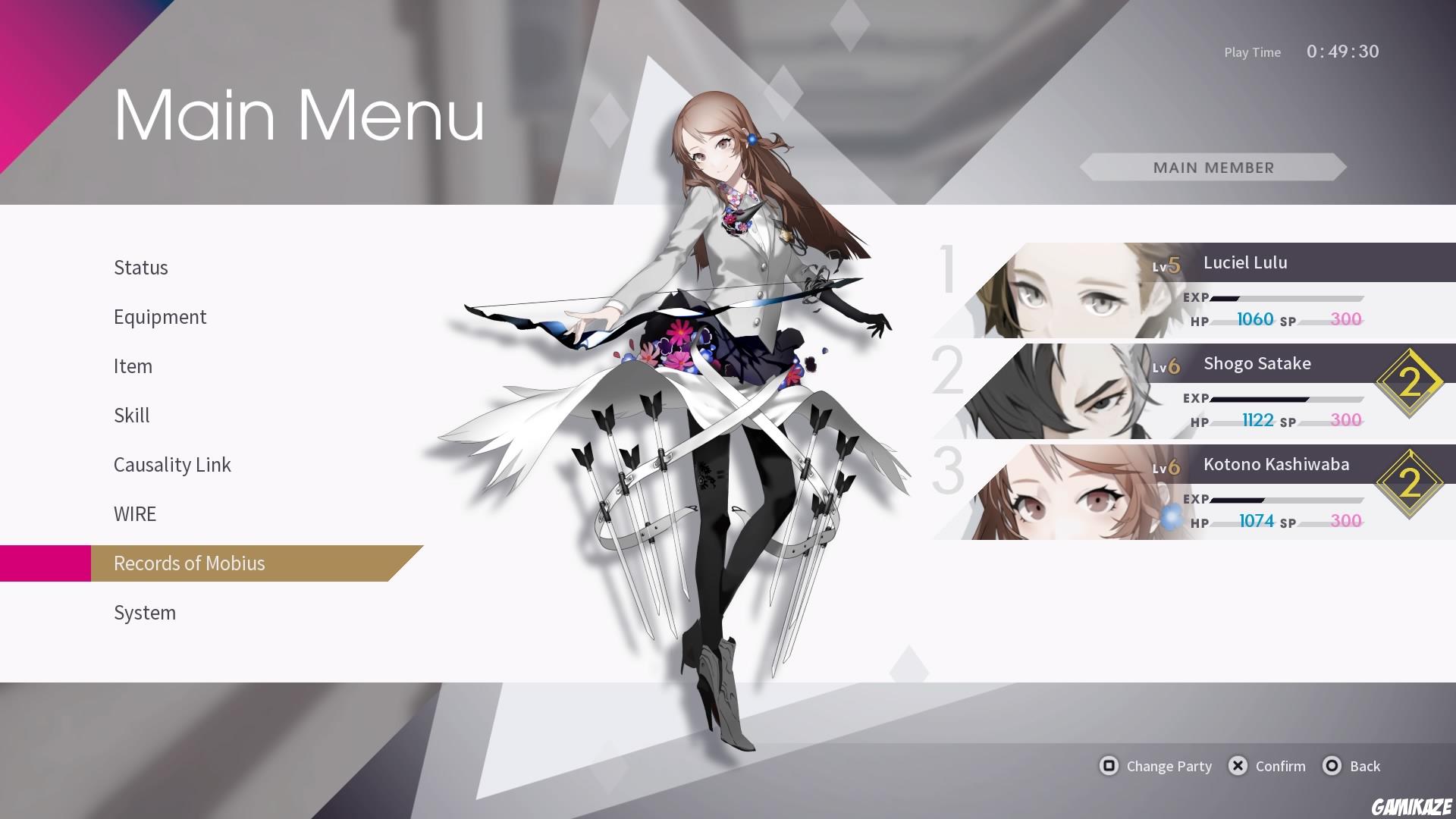Click the circle button icon next to Back
The width and height of the screenshot is (1456, 819).
[1332, 766]
